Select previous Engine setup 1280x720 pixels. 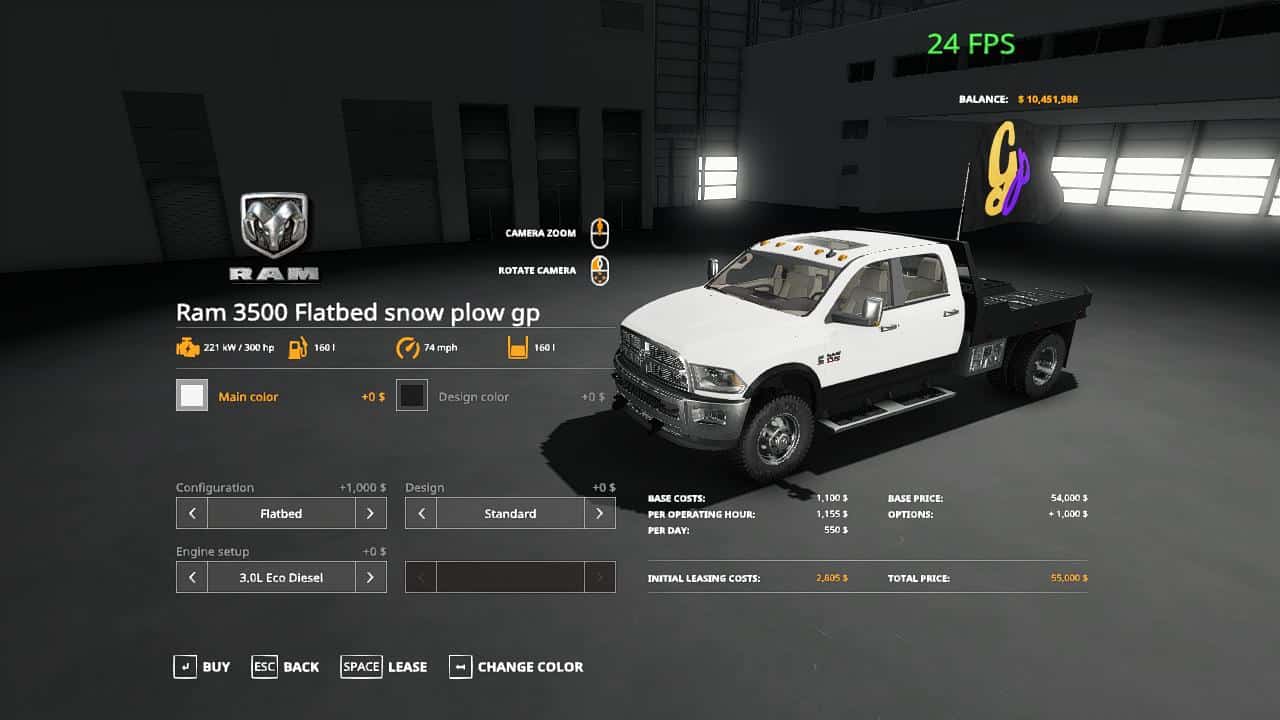pos(192,577)
